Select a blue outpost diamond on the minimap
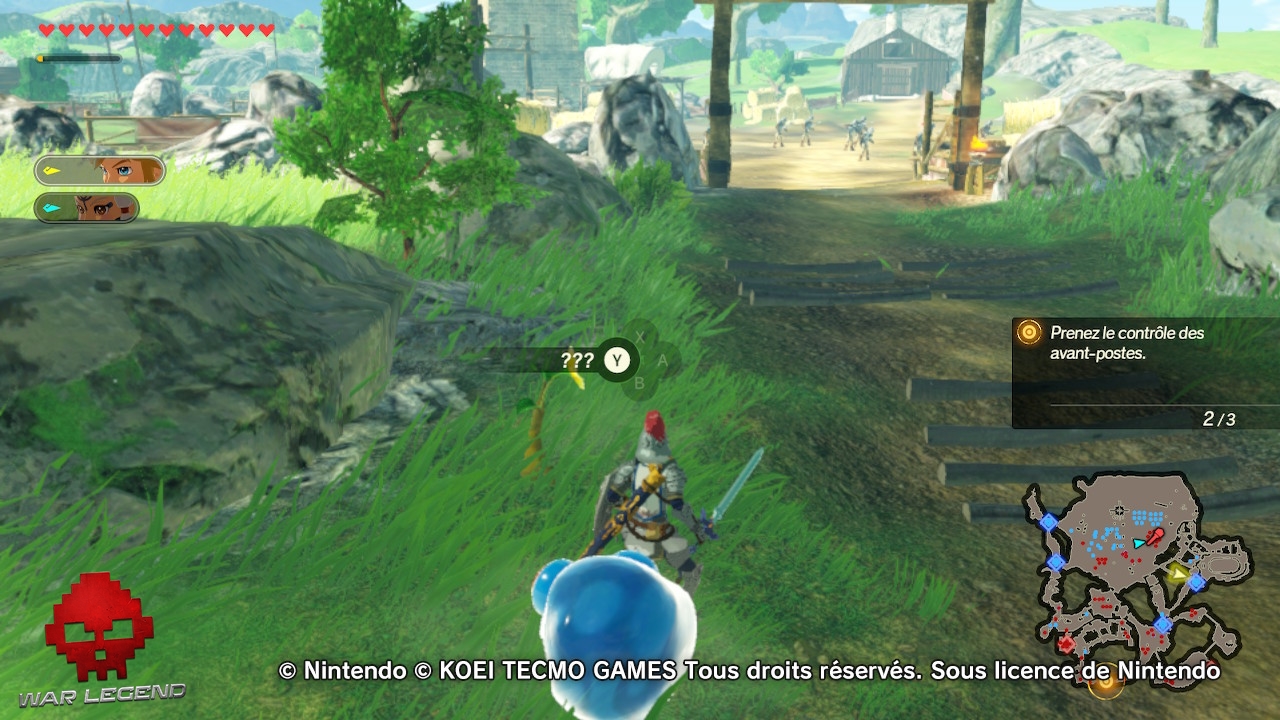The image size is (1280, 720). click(1197, 583)
